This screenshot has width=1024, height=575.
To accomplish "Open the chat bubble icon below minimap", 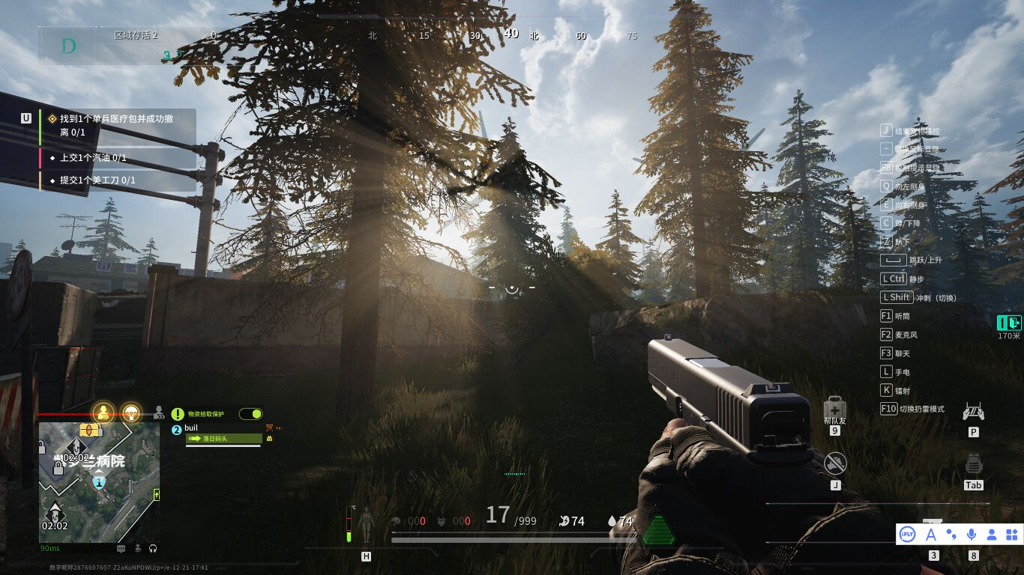I will [x=121, y=548].
